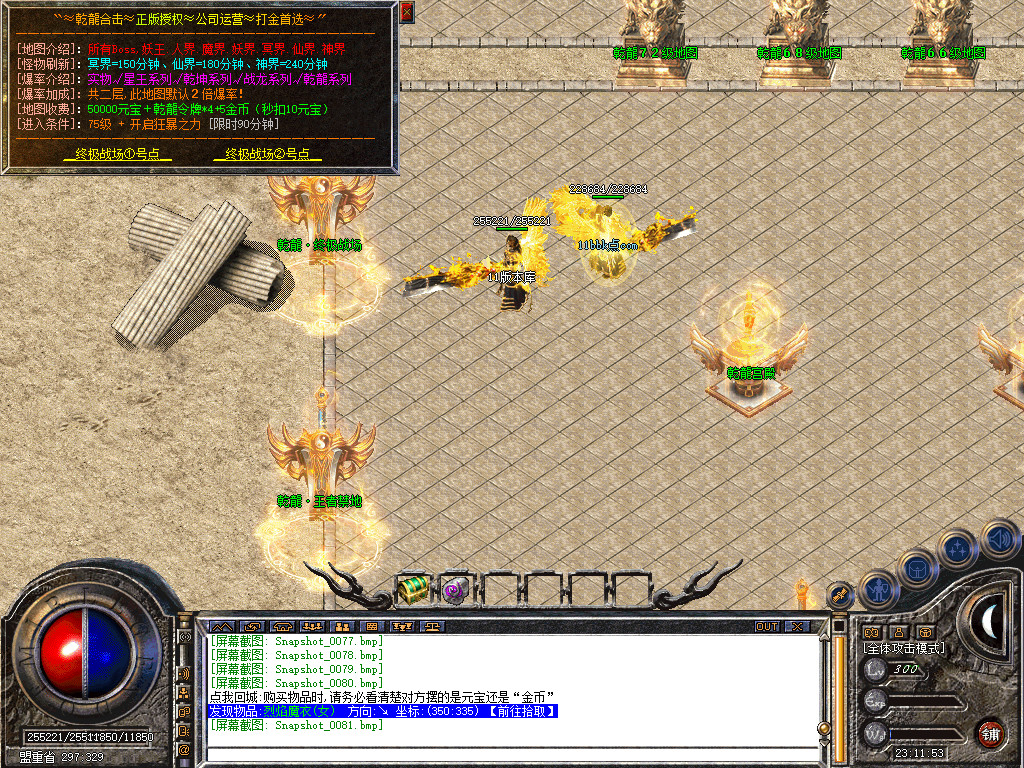Image resolution: width=1024 pixels, height=768 pixels.
Task: Select the green treasure chest belt slot
Action: tap(412, 589)
